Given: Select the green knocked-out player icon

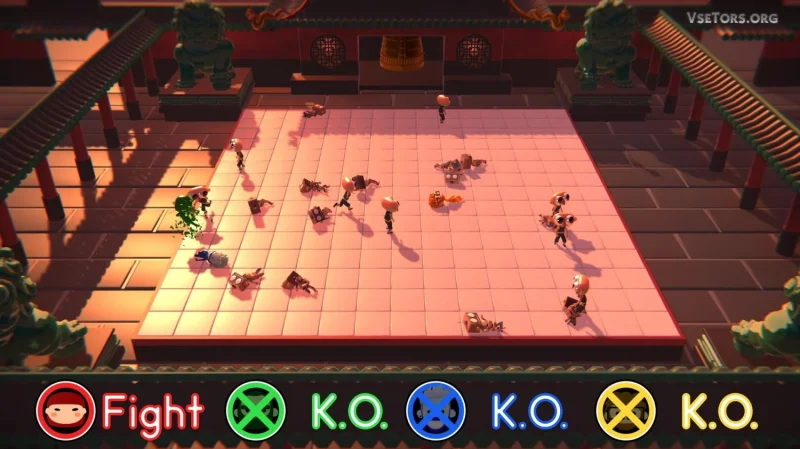Looking at the screenshot, I should (x=256, y=410).
